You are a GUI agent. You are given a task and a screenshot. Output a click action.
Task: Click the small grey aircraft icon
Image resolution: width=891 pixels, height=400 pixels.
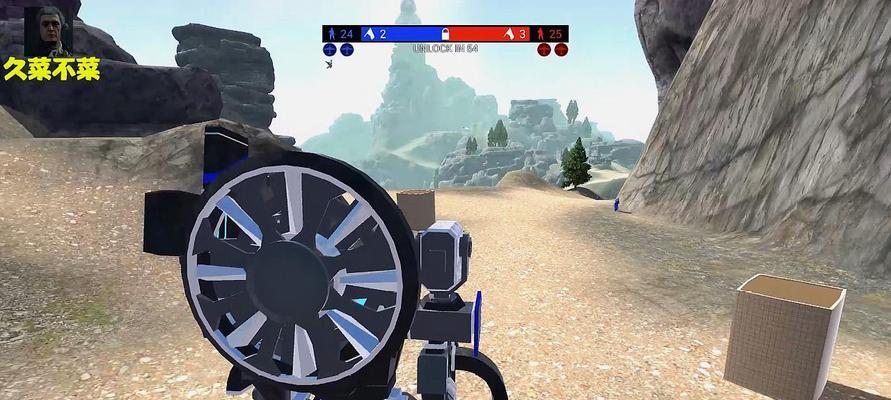pos(329,64)
